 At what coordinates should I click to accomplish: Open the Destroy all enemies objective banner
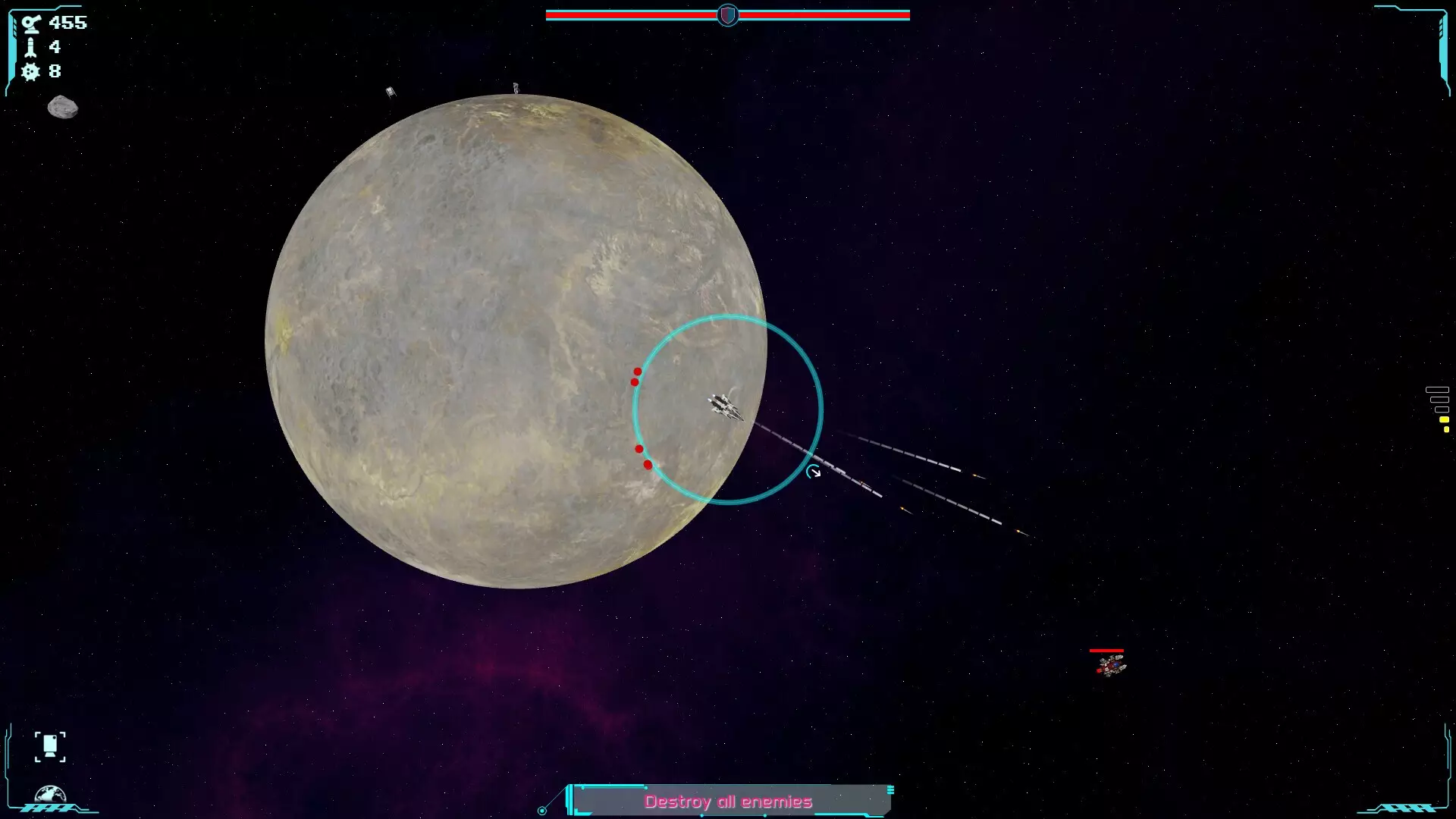pyautogui.click(x=728, y=800)
